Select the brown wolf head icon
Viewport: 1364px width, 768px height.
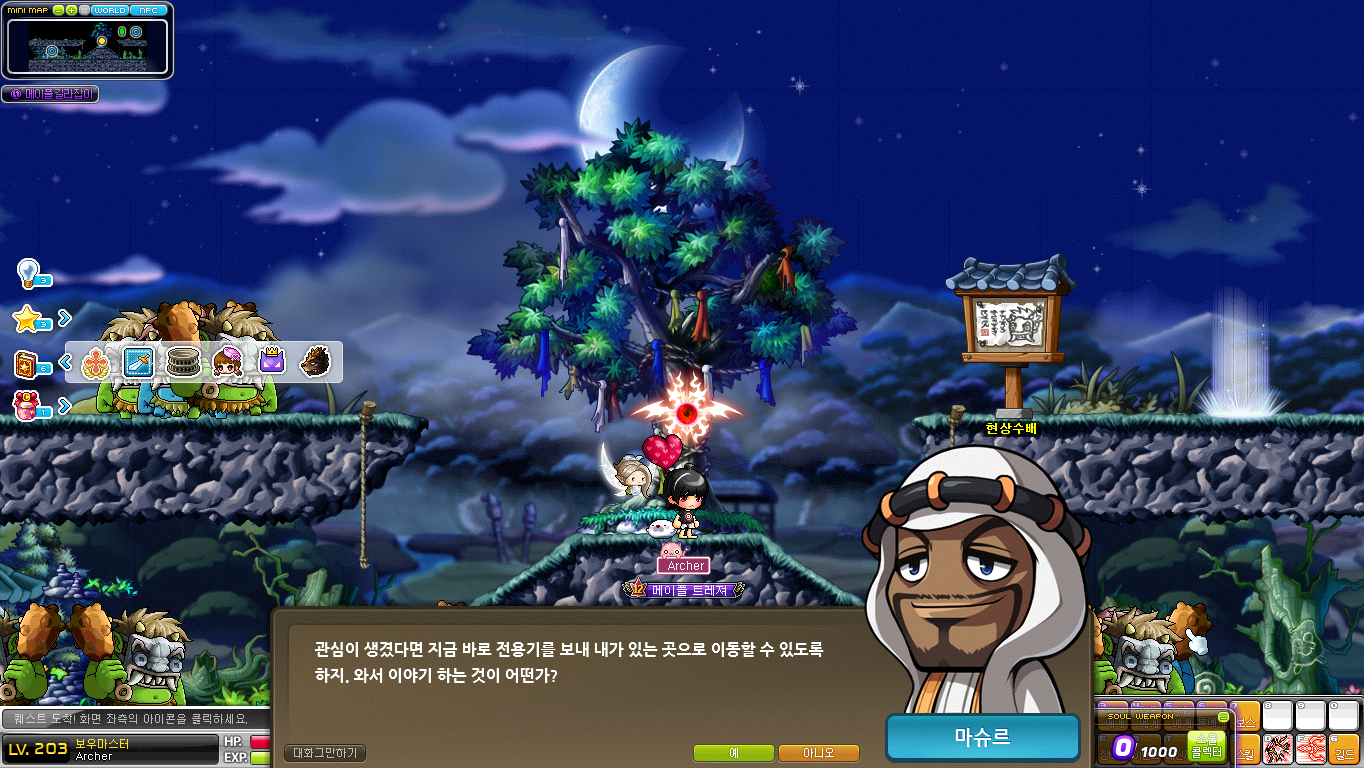click(315, 362)
